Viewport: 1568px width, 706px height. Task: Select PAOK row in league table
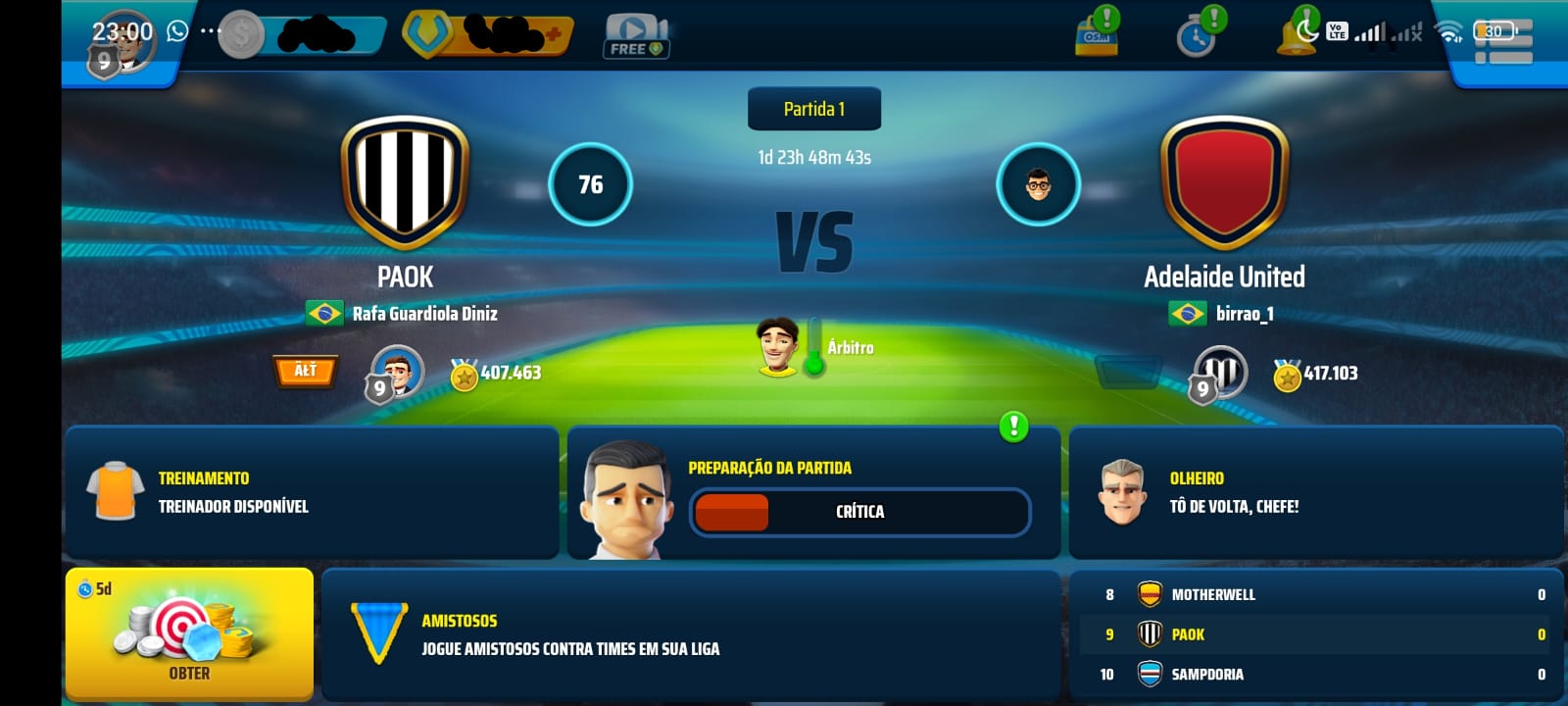1315,634
